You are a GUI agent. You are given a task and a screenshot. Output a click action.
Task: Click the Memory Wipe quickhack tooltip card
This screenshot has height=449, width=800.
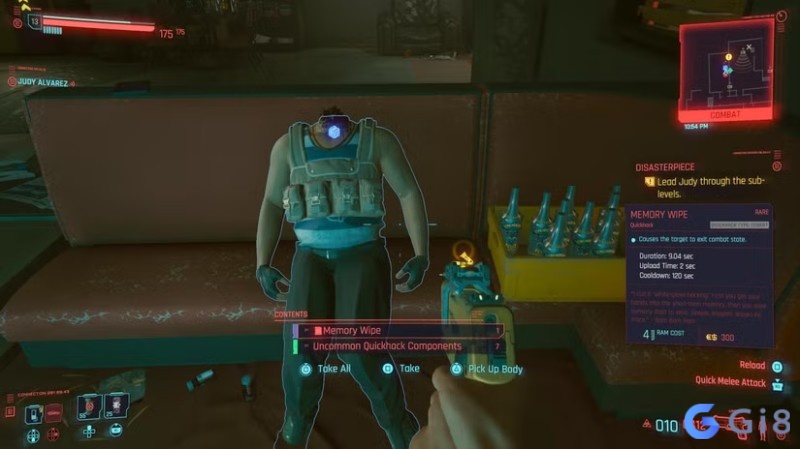point(700,272)
